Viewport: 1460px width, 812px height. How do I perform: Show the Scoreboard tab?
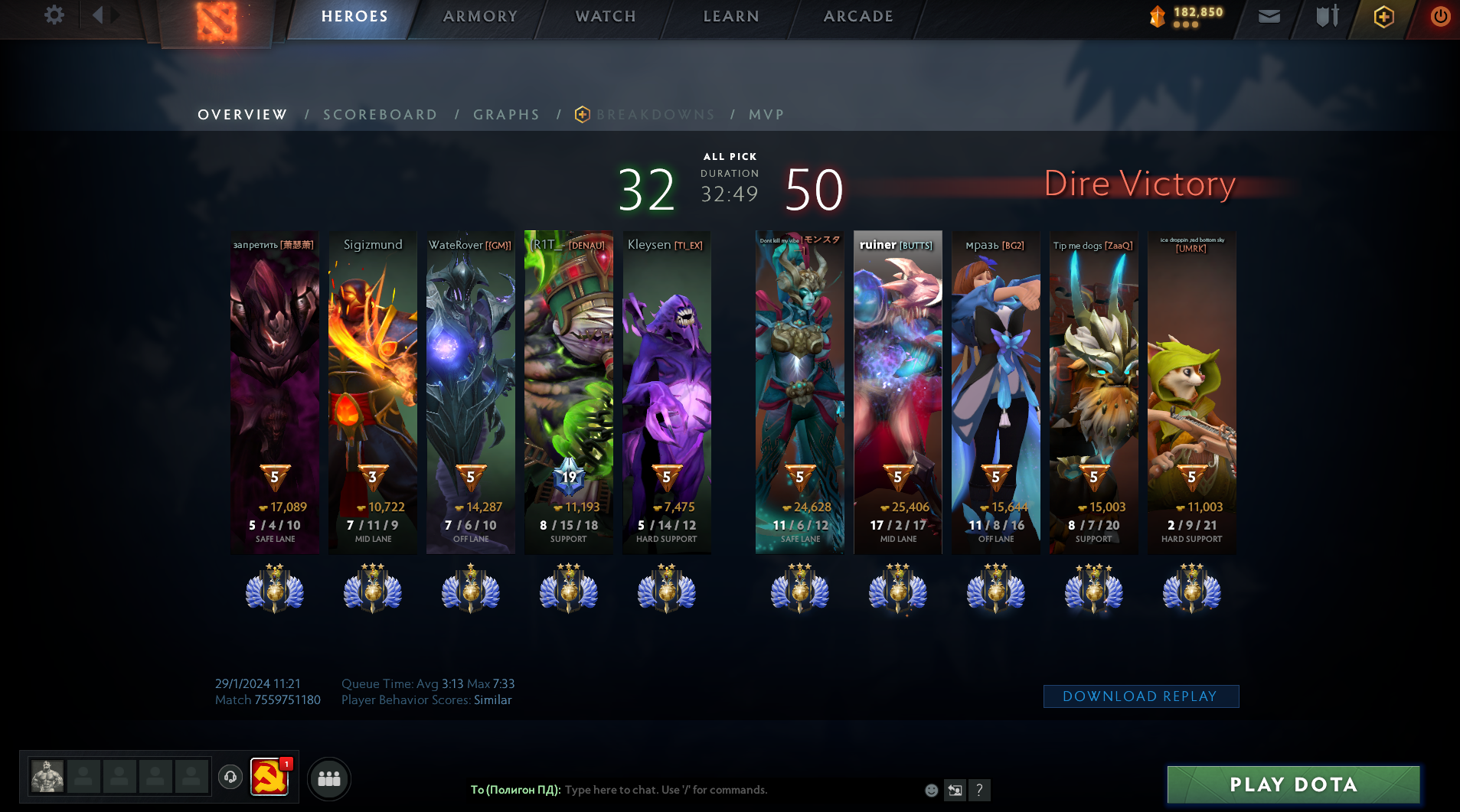pos(380,115)
